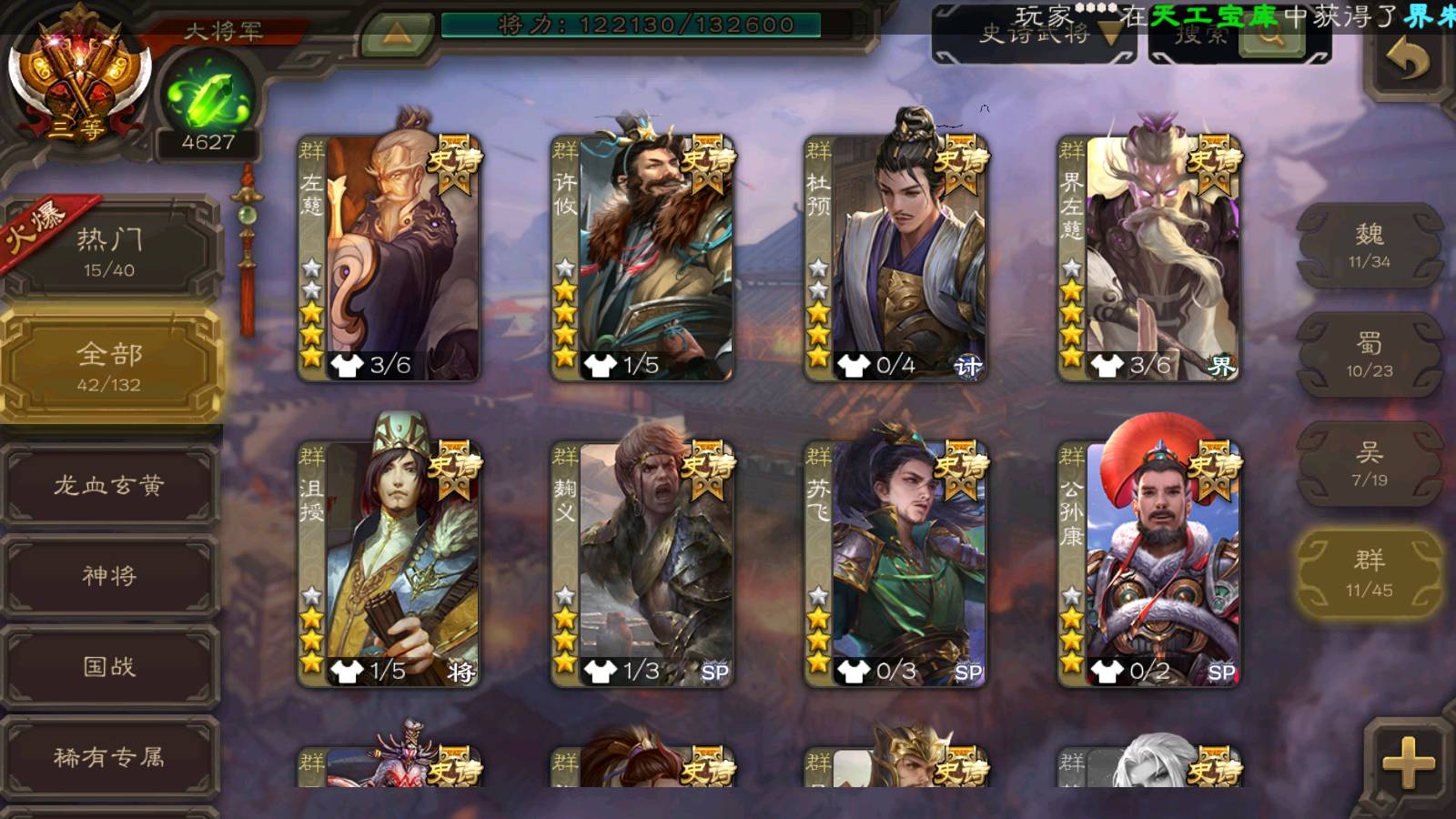The width and height of the screenshot is (1456, 819).
Task: Switch to the 神将 category
Action: tap(109, 575)
